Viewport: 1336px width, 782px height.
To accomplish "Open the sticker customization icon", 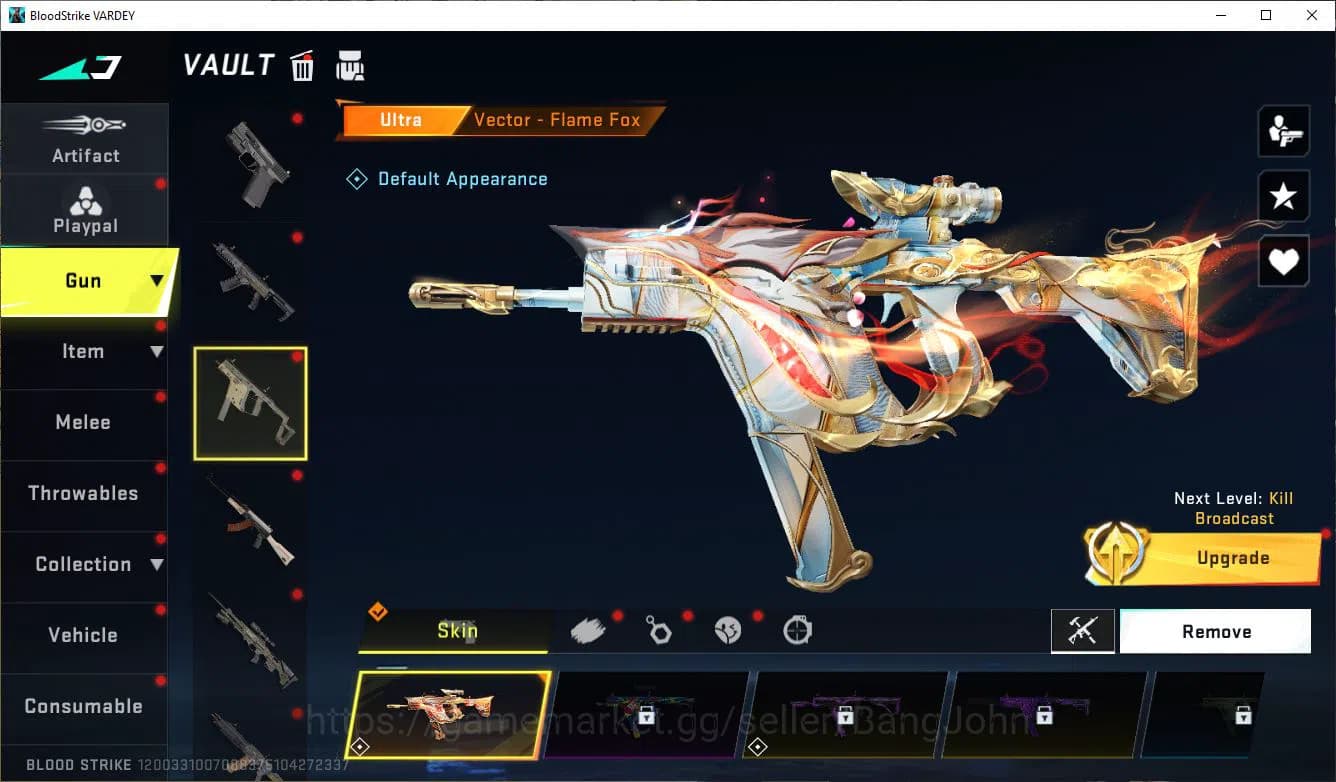I will tap(728, 630).
